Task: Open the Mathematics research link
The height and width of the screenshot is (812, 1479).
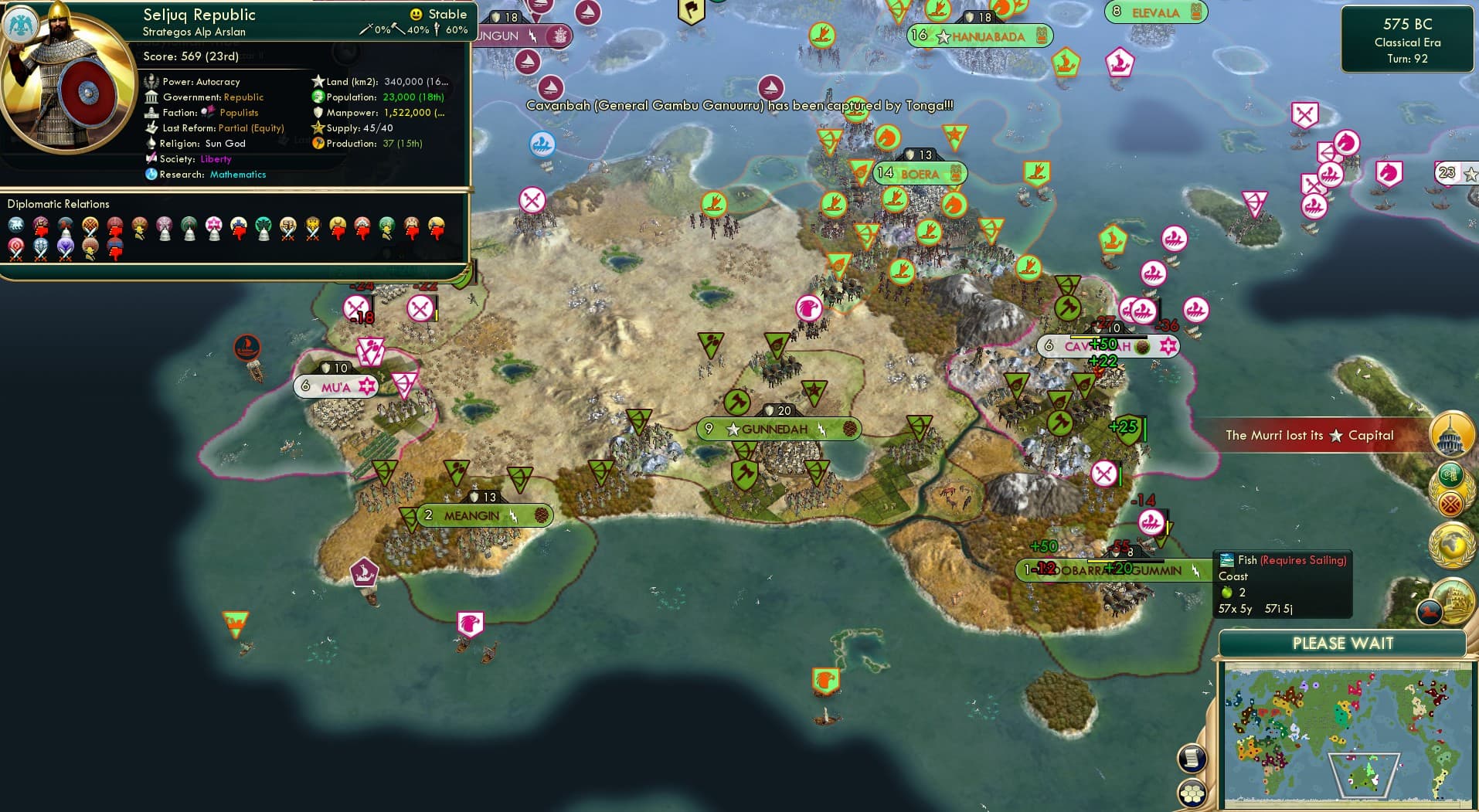Action: tap(237, 175)
